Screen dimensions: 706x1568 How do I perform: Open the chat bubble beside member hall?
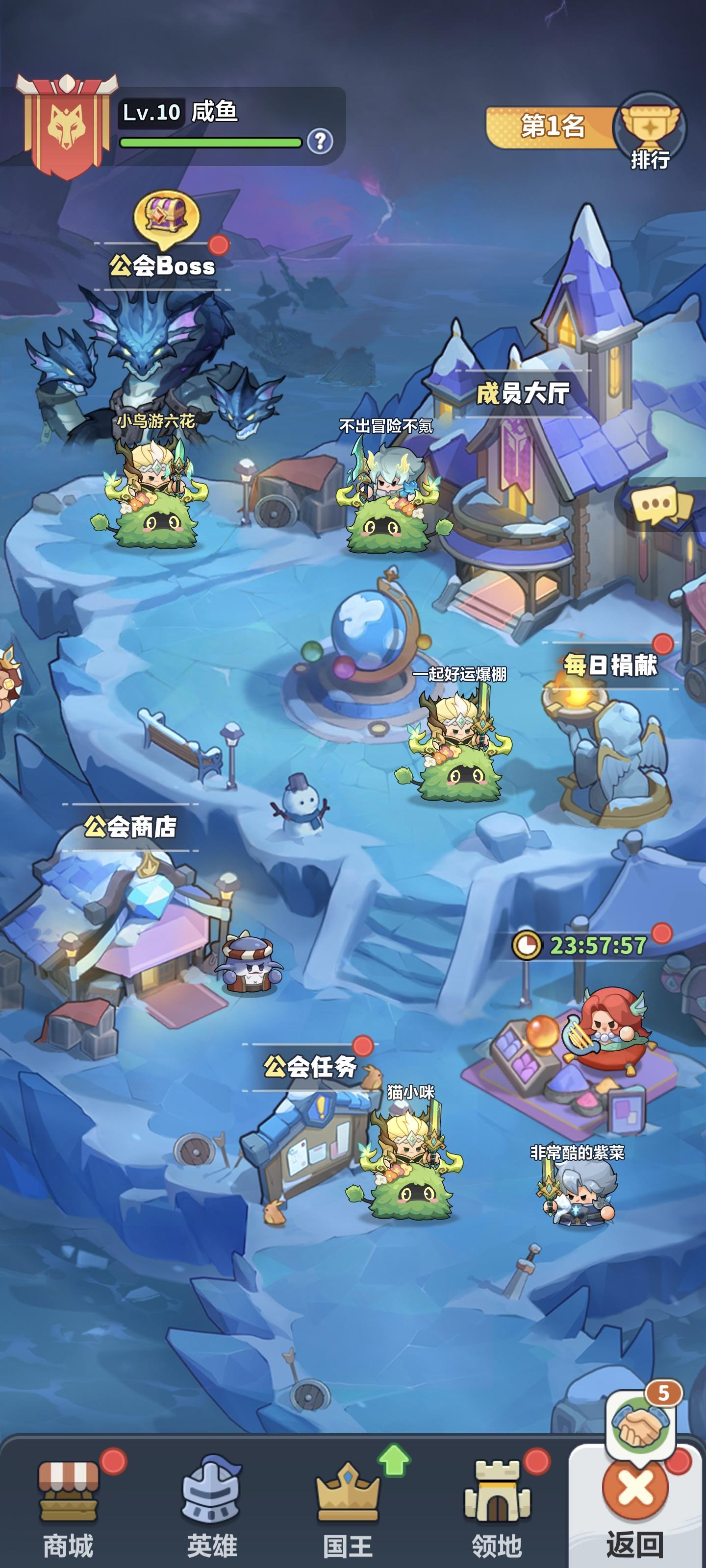(656, 505)
